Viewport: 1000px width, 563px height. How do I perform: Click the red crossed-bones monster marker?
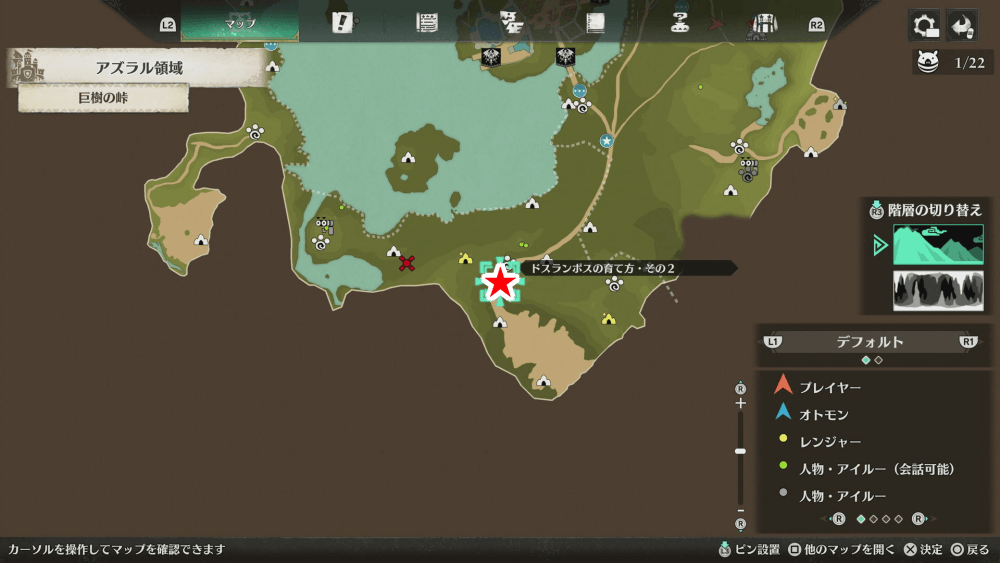click(x=407, y=263)
